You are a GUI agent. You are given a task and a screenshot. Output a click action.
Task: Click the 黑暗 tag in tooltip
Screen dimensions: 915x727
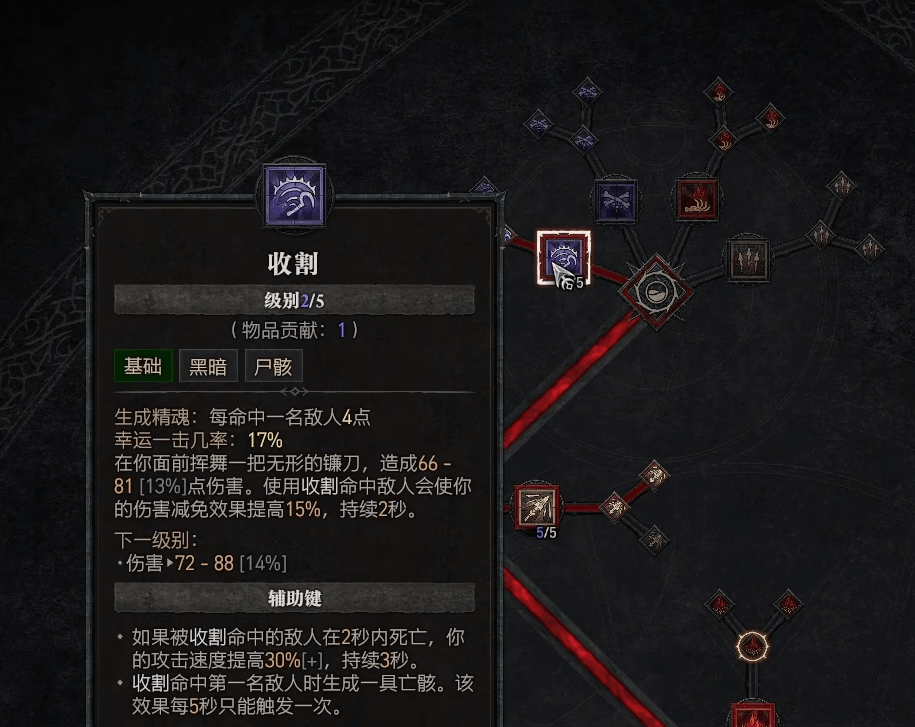coord(208,366)
